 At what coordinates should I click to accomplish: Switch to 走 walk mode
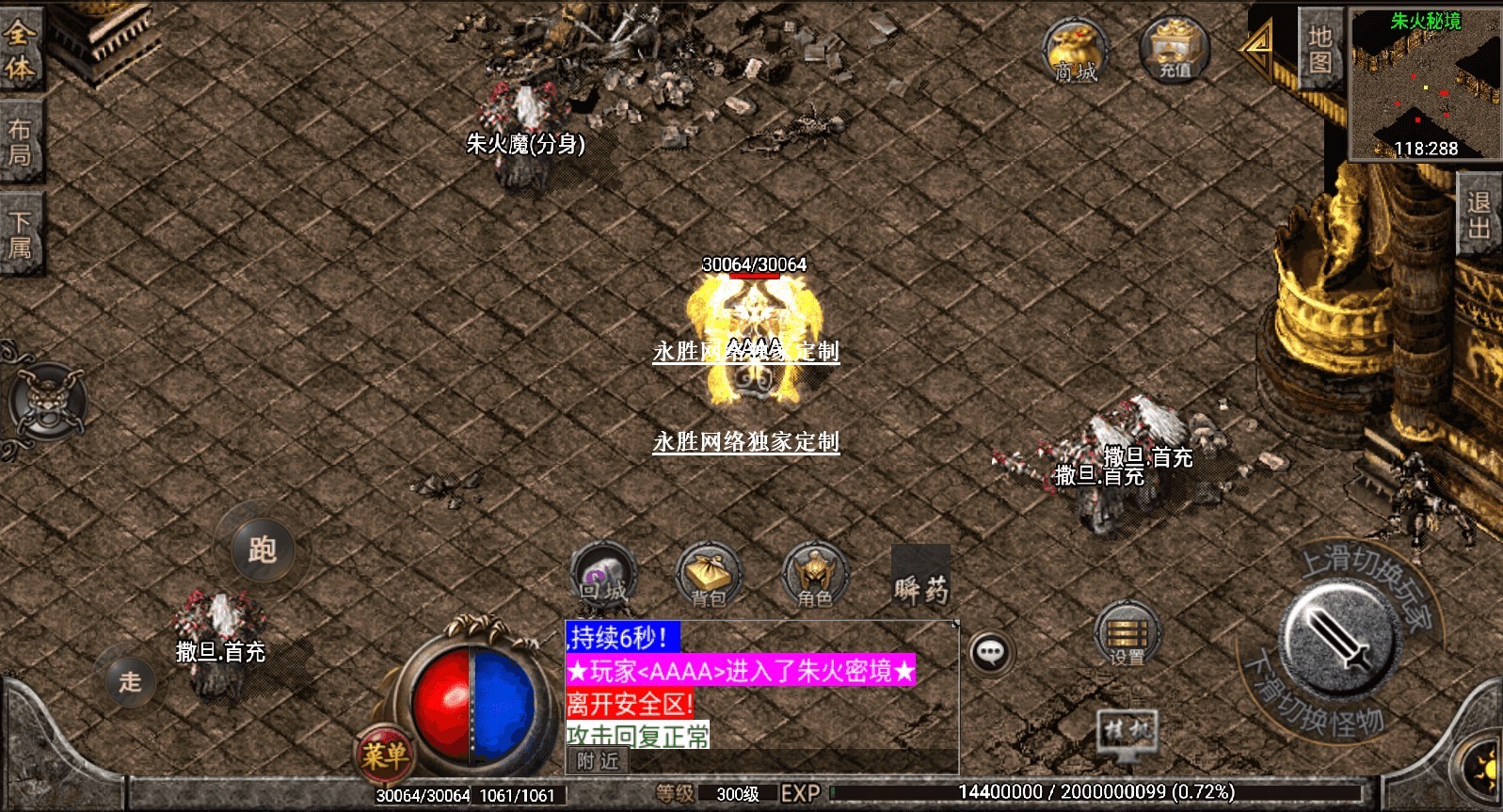pyautogui.click(x=130, y=680)
